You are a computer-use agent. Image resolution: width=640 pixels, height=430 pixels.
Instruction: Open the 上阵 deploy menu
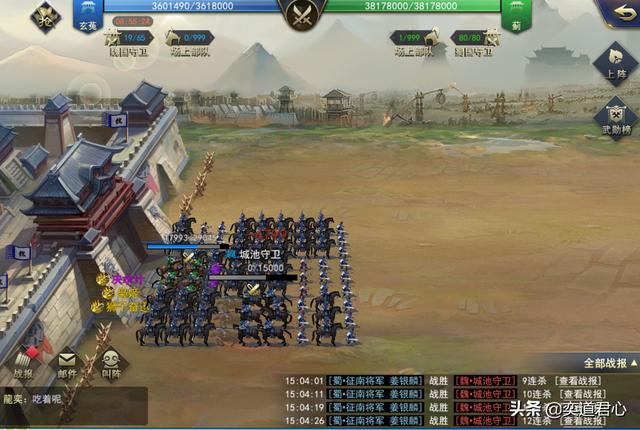tap(618, 62)
